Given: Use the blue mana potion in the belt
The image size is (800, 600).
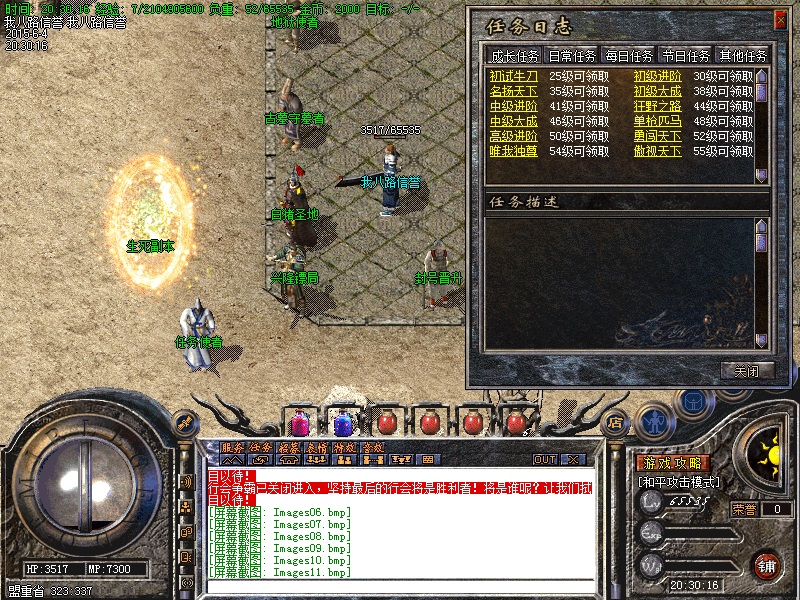Looking at the screenshot, I should point(343,421).
